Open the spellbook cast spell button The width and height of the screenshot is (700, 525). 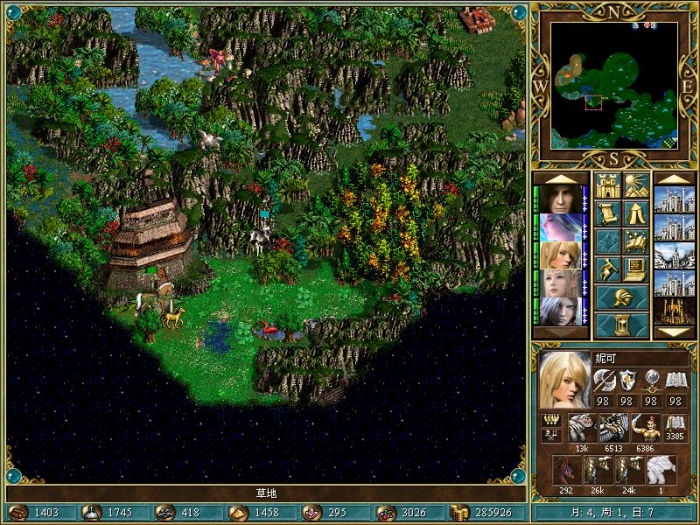(x=635, y=241)
